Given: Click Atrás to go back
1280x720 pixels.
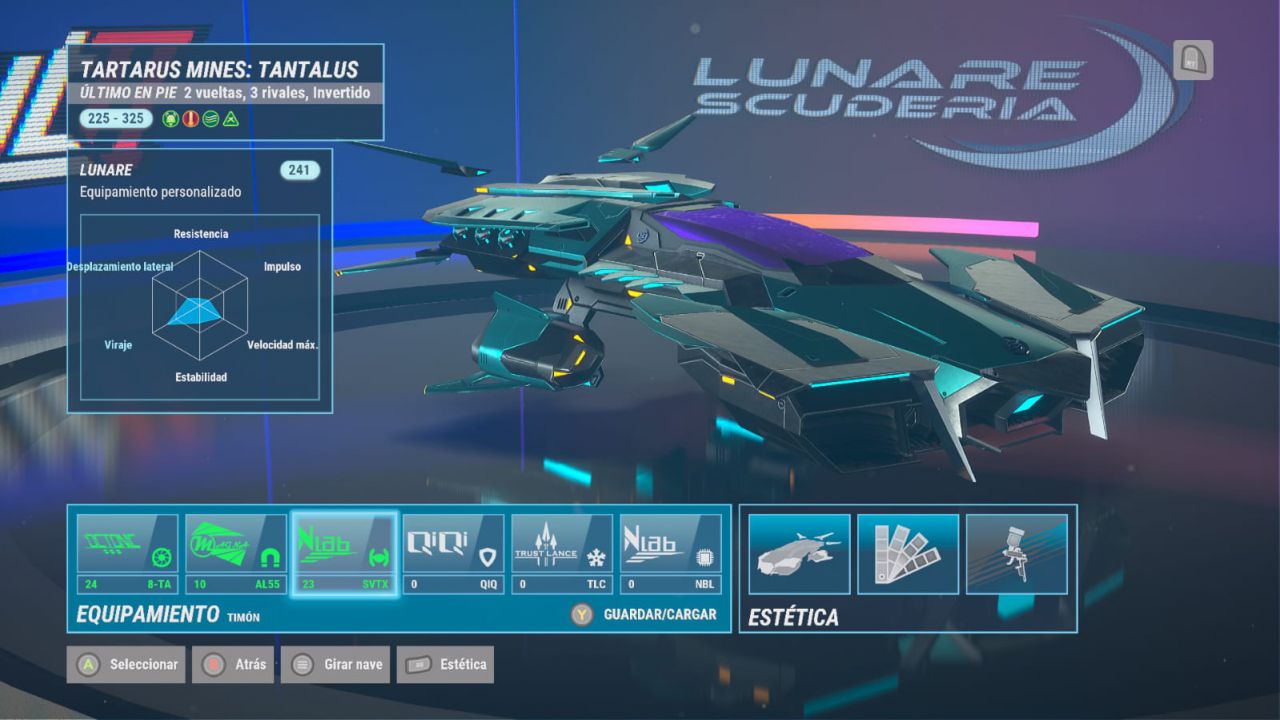Looking at the screenshot, I should point(232,664).
